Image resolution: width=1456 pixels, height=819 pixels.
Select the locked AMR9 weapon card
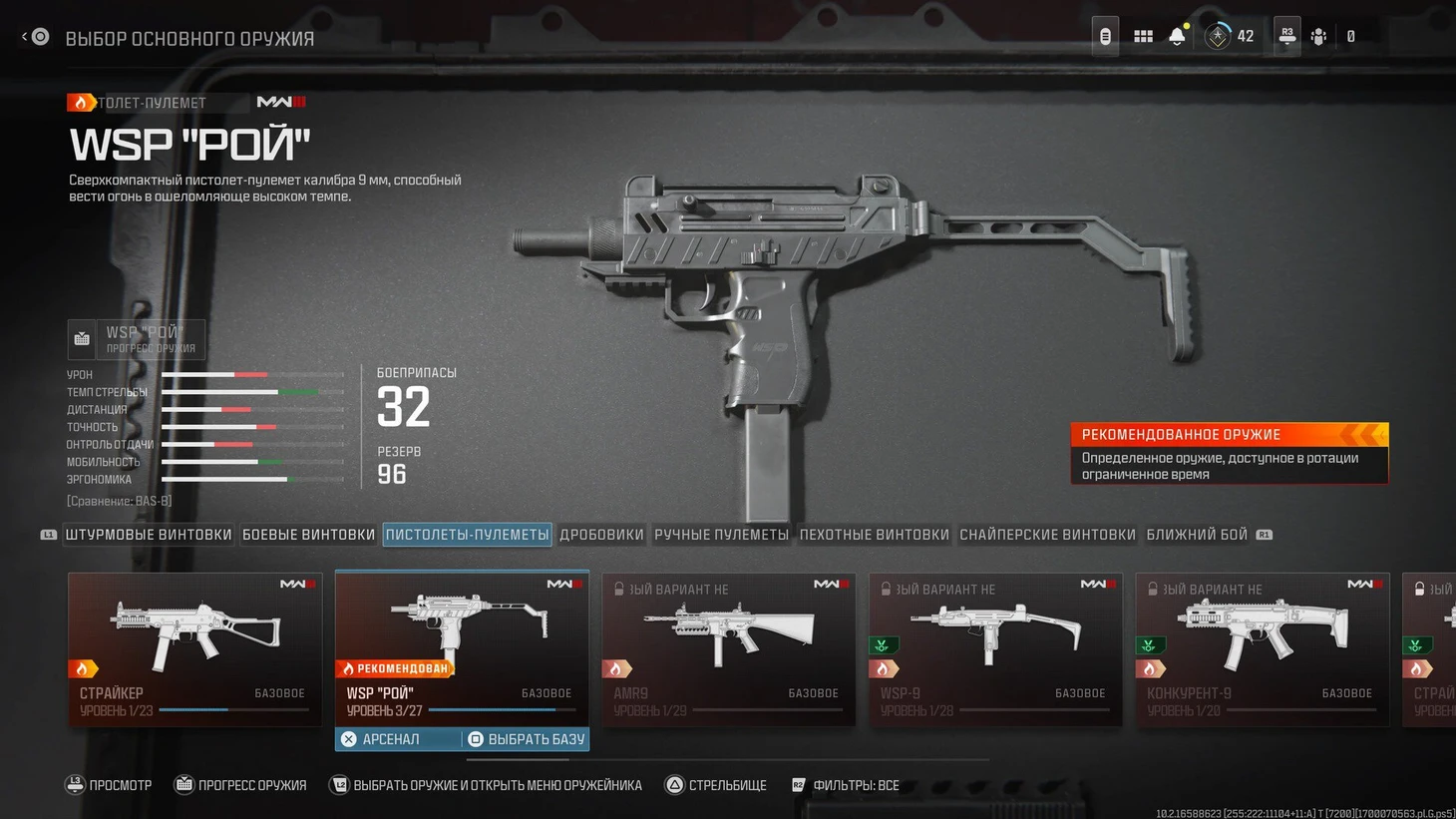click(x=728, y=647)
